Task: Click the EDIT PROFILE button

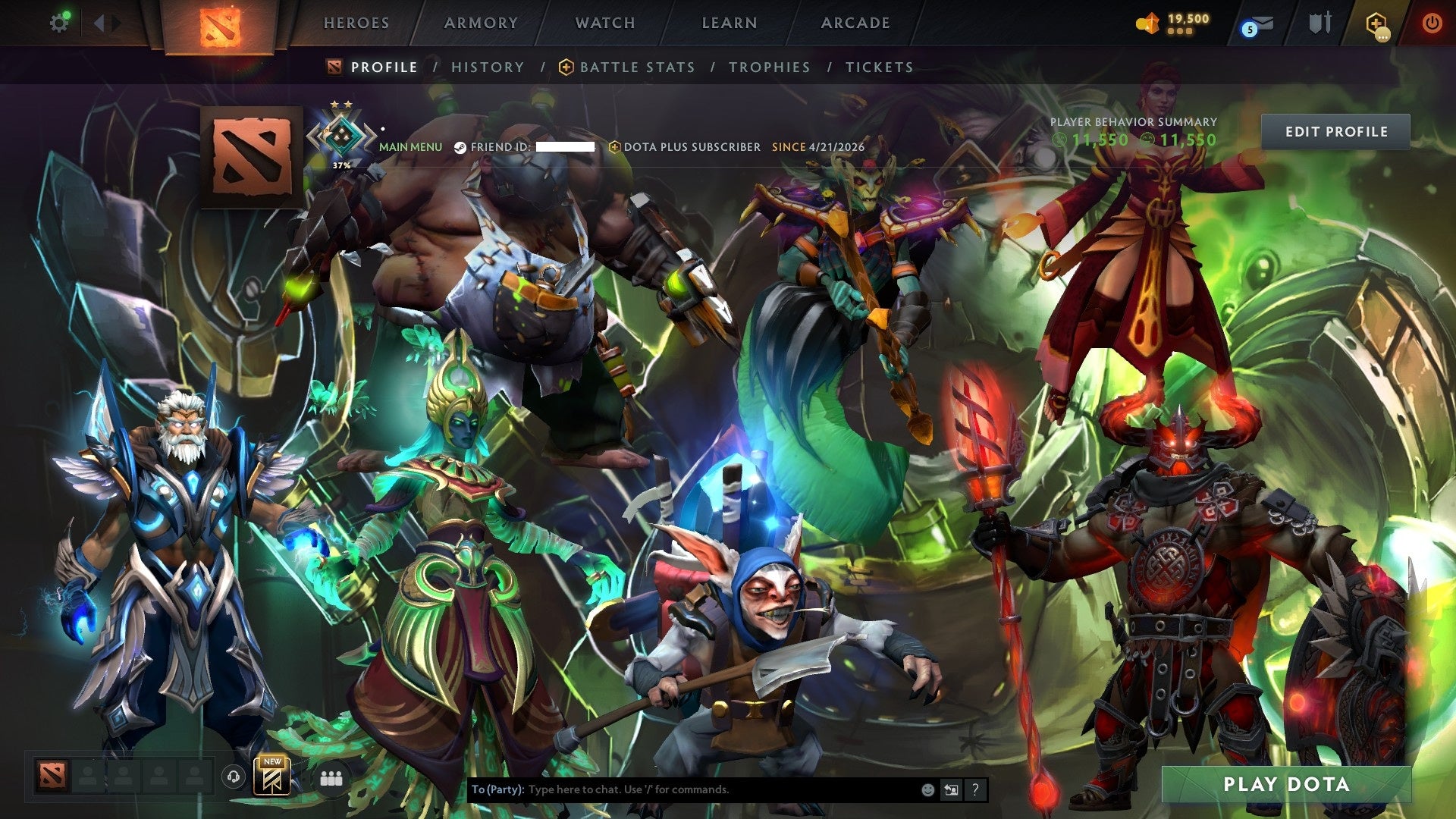Action: 1337,130
